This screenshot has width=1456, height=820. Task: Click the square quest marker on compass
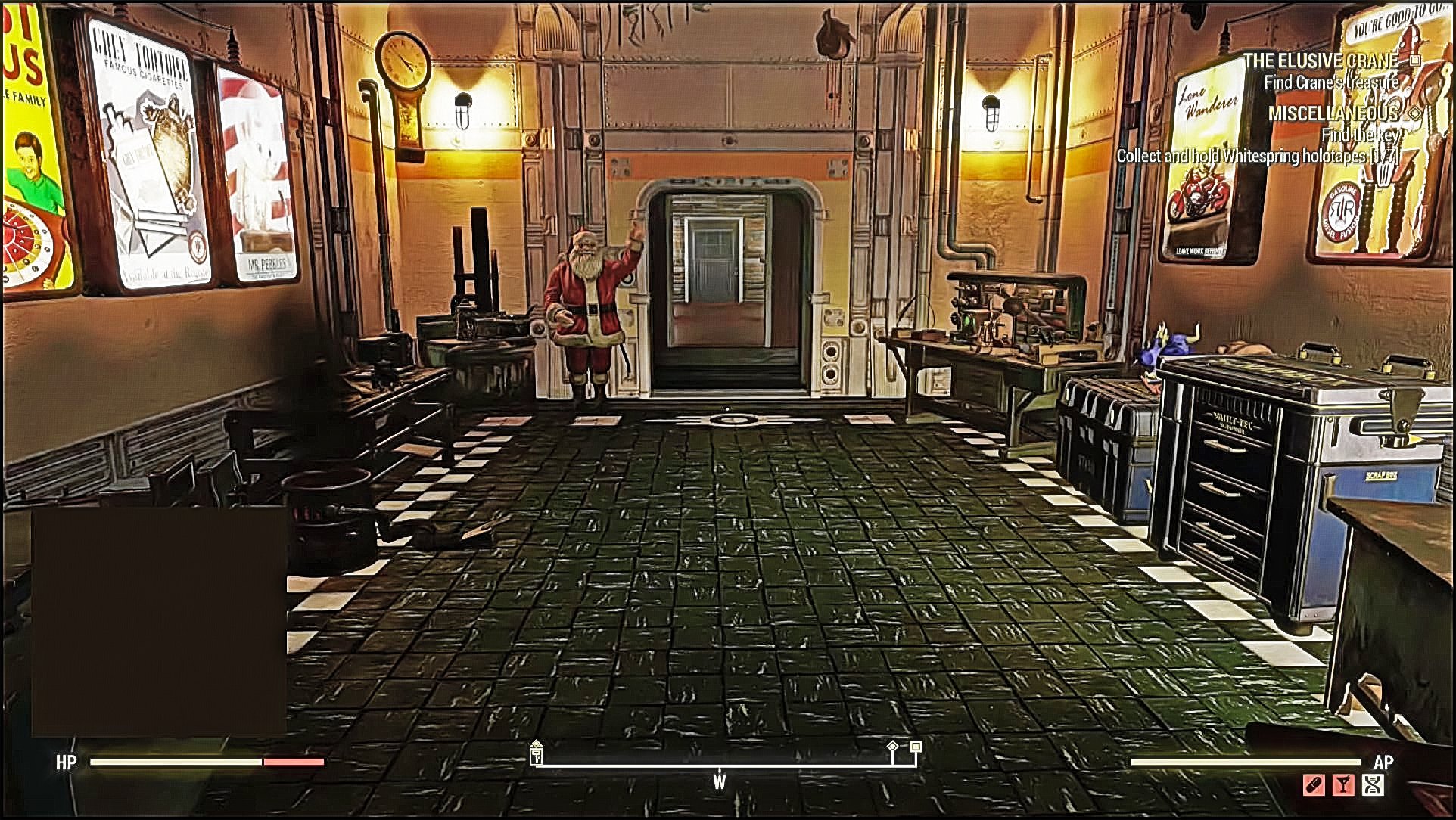[x=916, y=747]
